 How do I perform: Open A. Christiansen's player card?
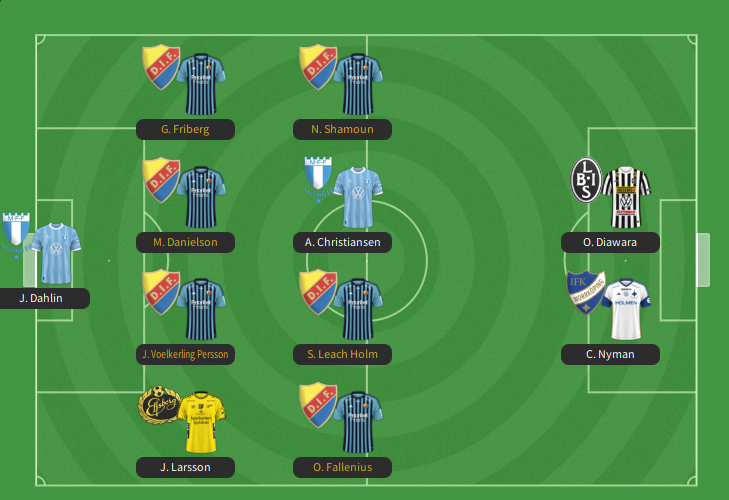tap(358, 197)
